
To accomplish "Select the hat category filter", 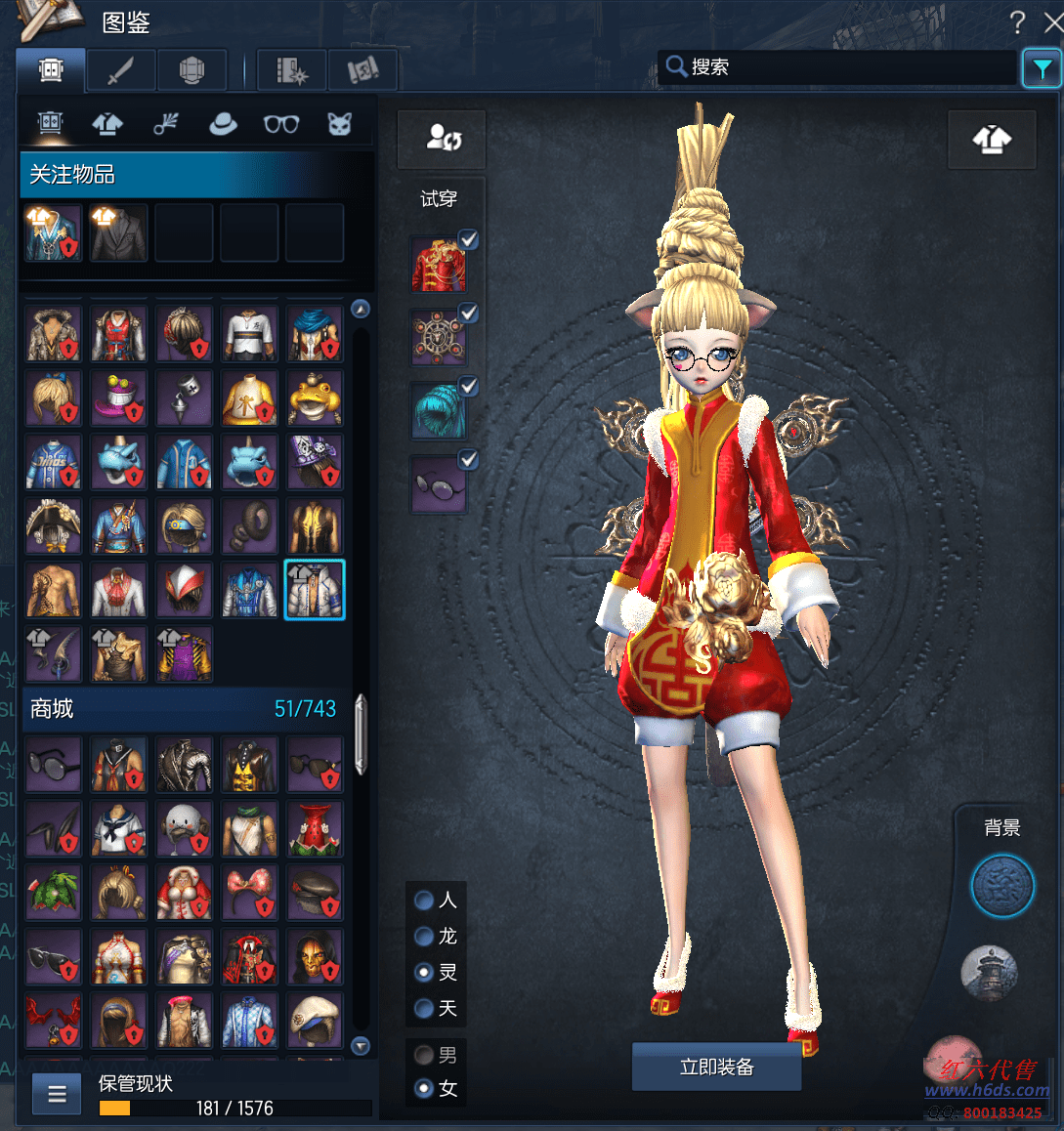I will [223, 124].
